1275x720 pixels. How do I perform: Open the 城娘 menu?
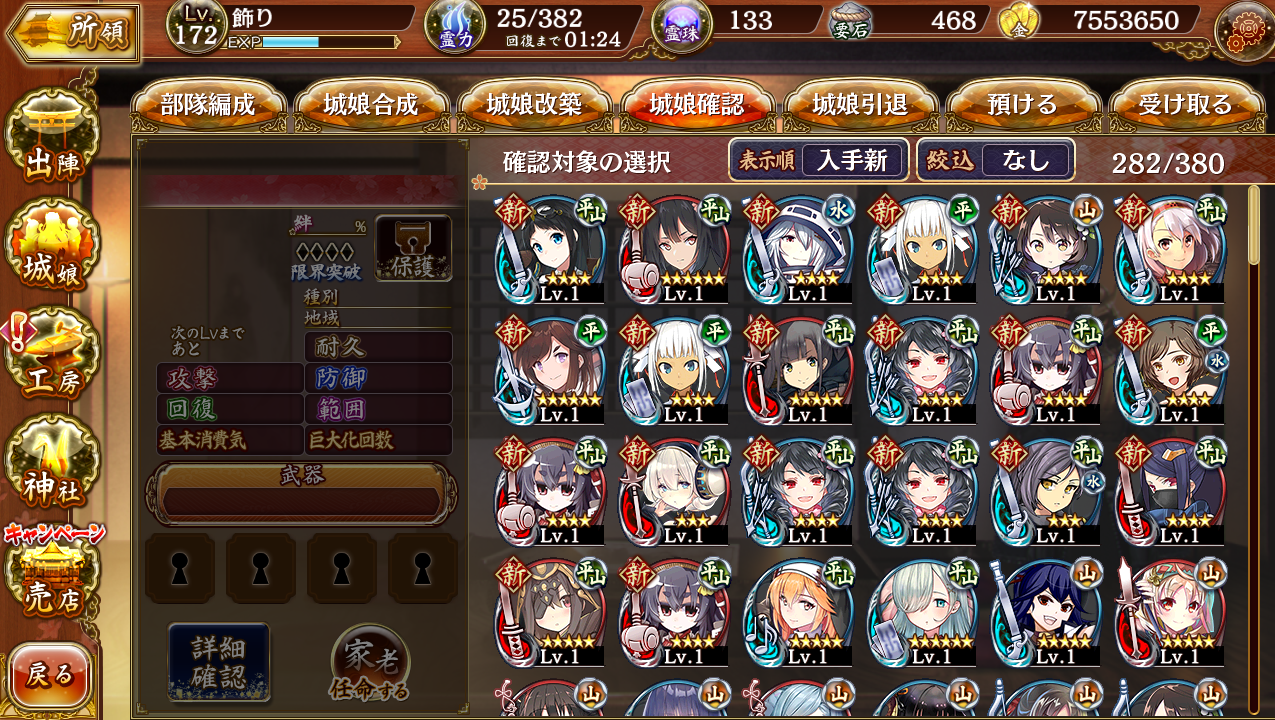coord(52,249)
